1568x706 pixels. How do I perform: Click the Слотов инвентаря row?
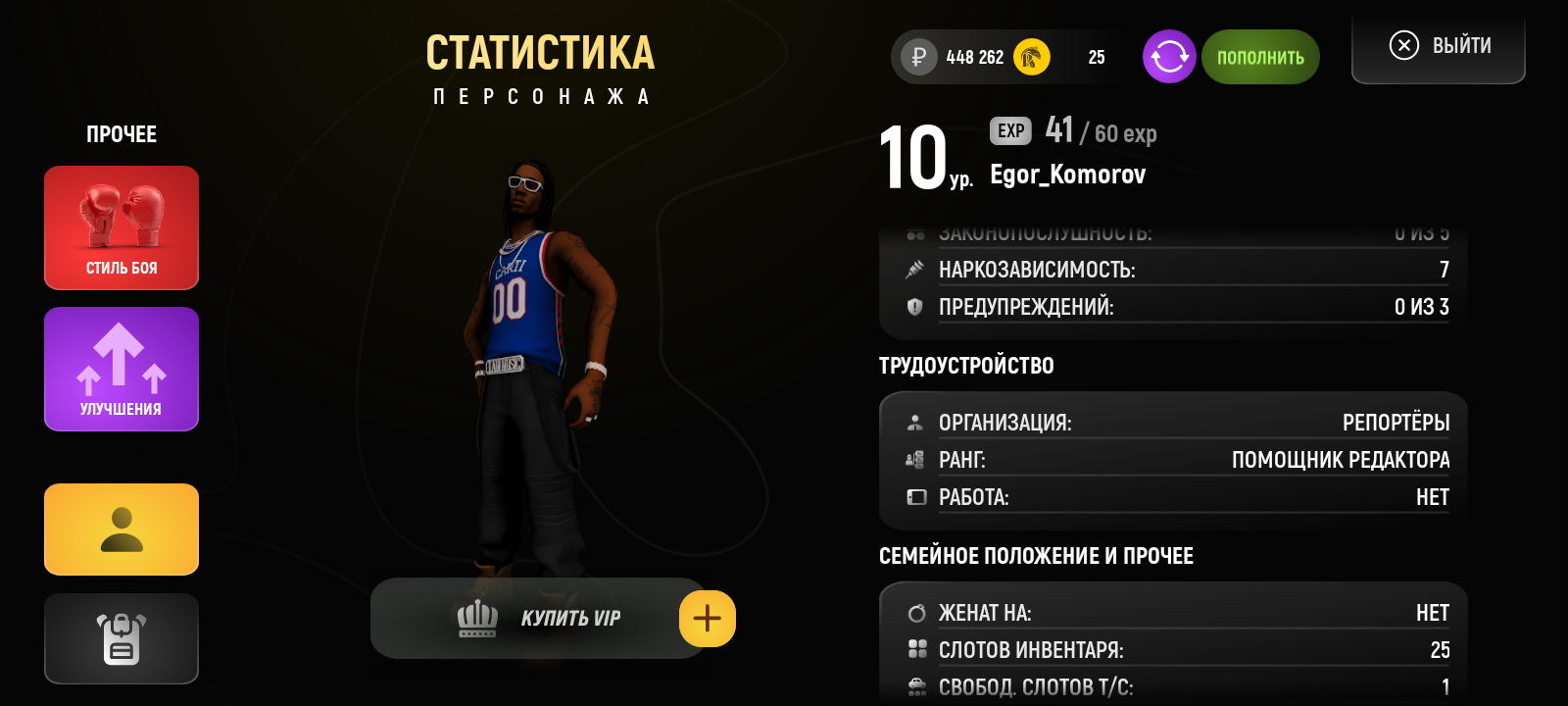(x=1176, y=650)
